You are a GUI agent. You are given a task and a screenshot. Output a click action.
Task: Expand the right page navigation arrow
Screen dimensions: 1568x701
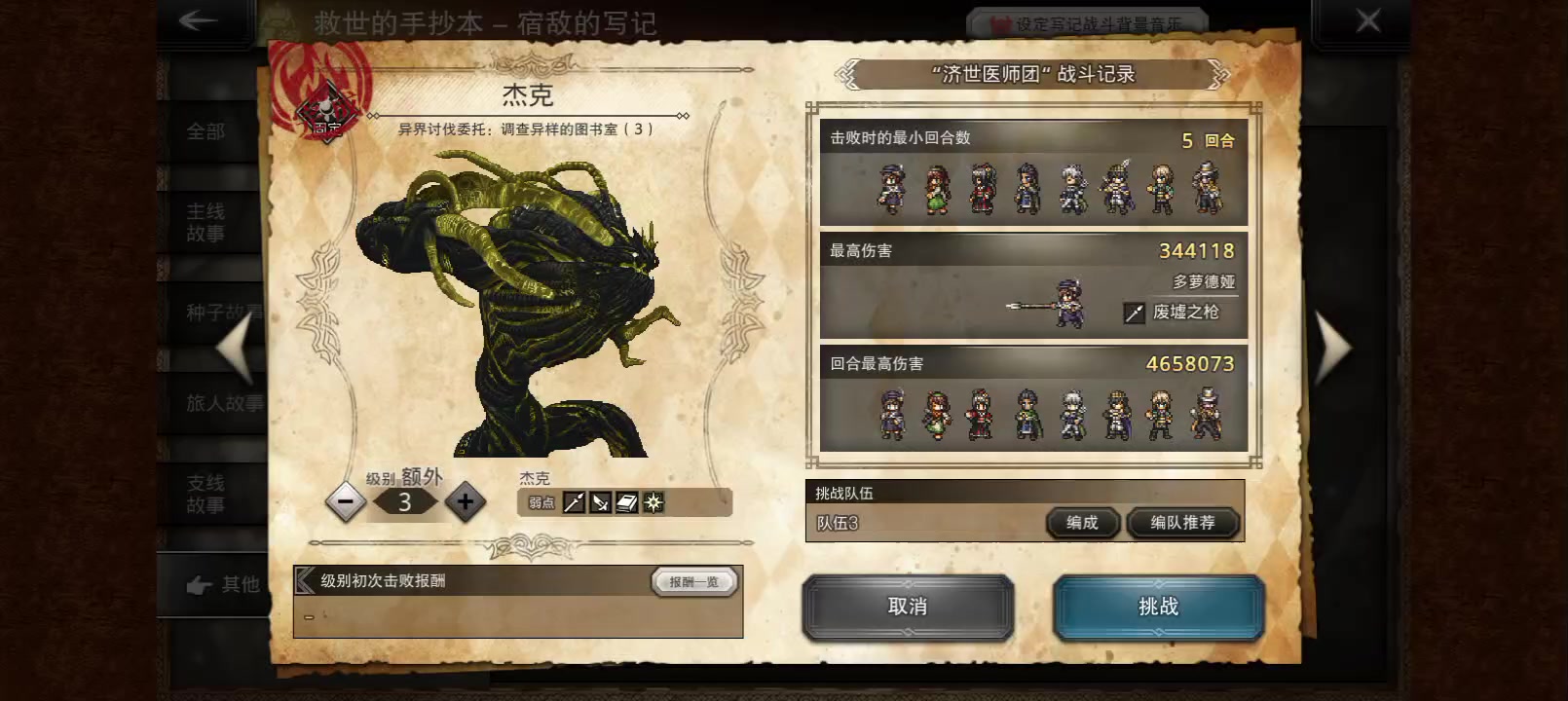(1334, 346)
